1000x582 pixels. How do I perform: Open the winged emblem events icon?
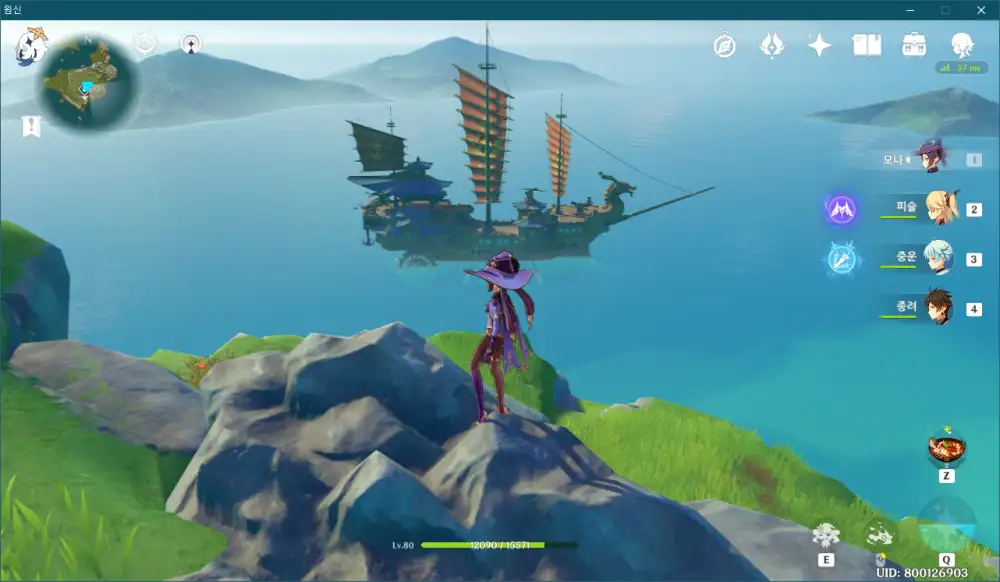(772, 45)
